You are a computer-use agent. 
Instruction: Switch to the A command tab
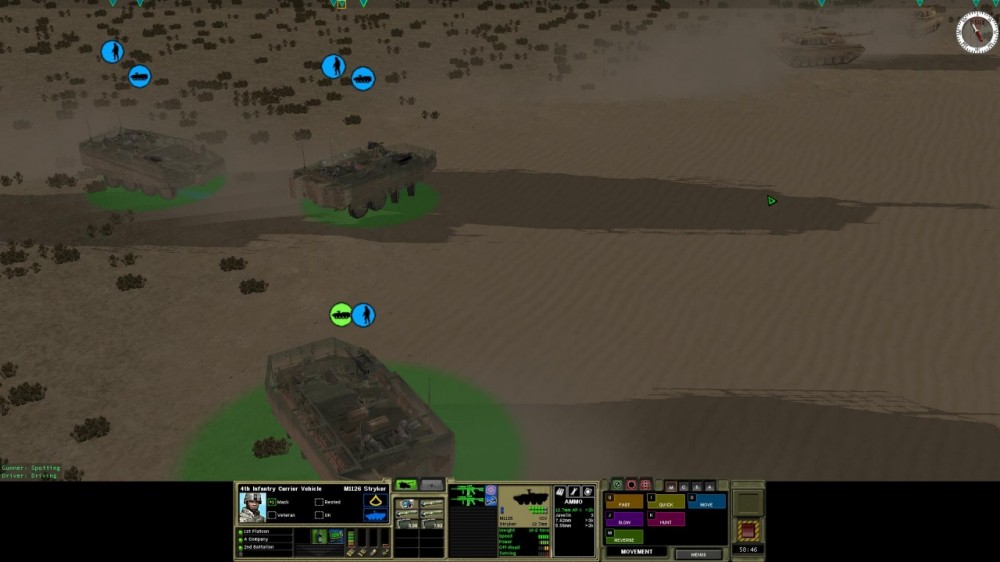pyautogui.click(x=709, y=486)
